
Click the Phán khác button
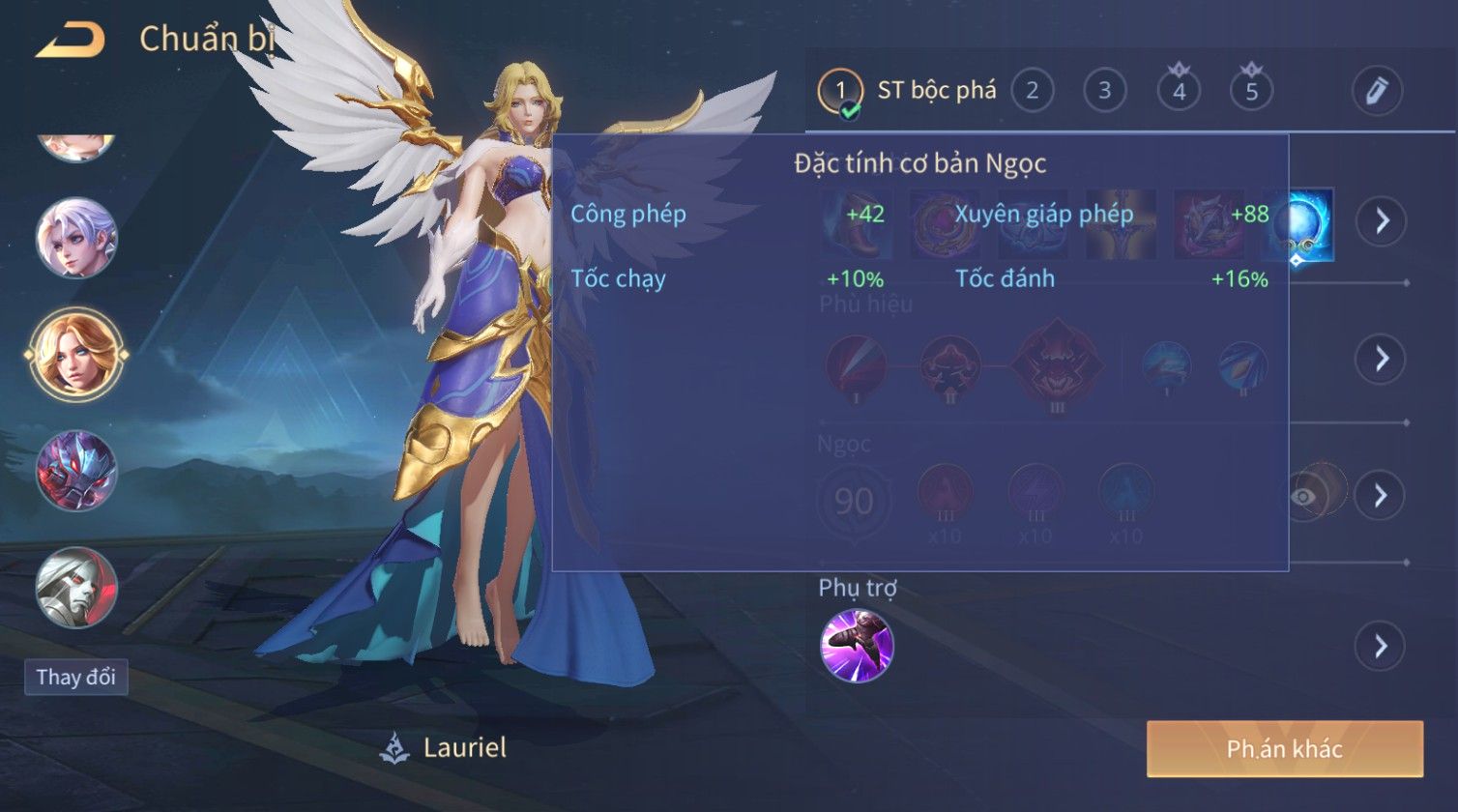click(x=1284, y=749)
